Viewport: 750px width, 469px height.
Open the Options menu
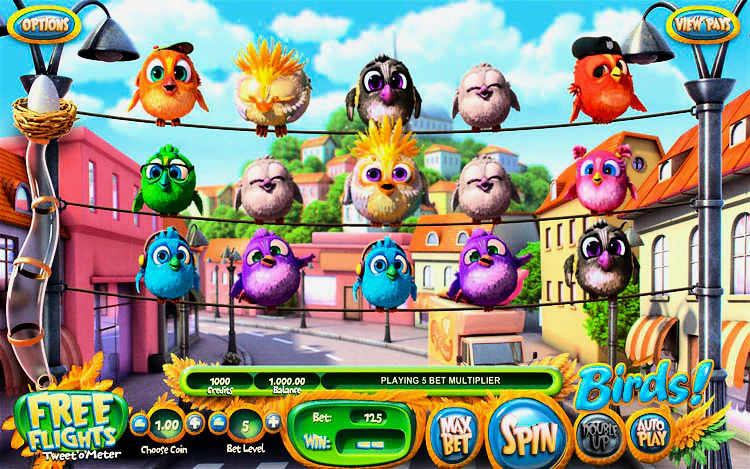[x=44, y=21]
